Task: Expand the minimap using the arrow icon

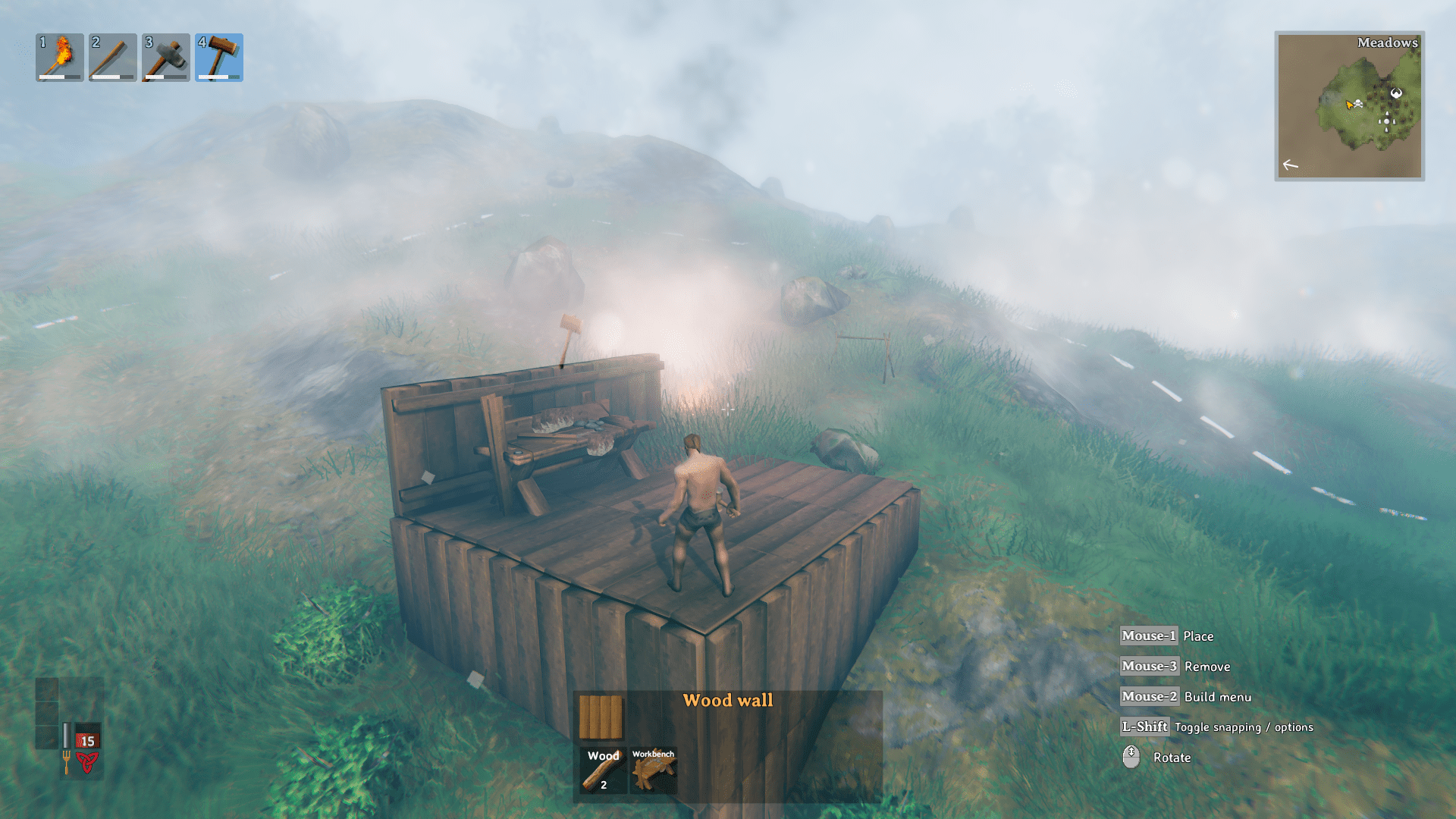Action: 1291,164
